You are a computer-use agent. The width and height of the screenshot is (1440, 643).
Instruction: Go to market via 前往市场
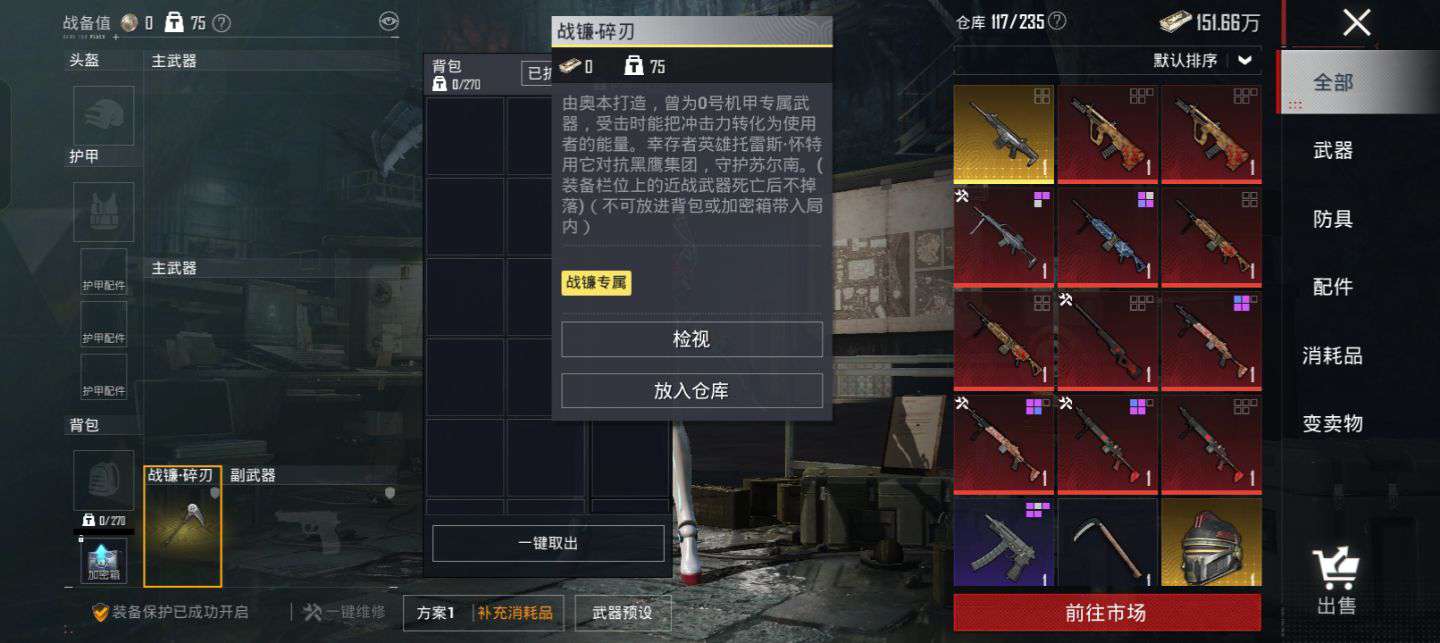[x=1106, y=612]
